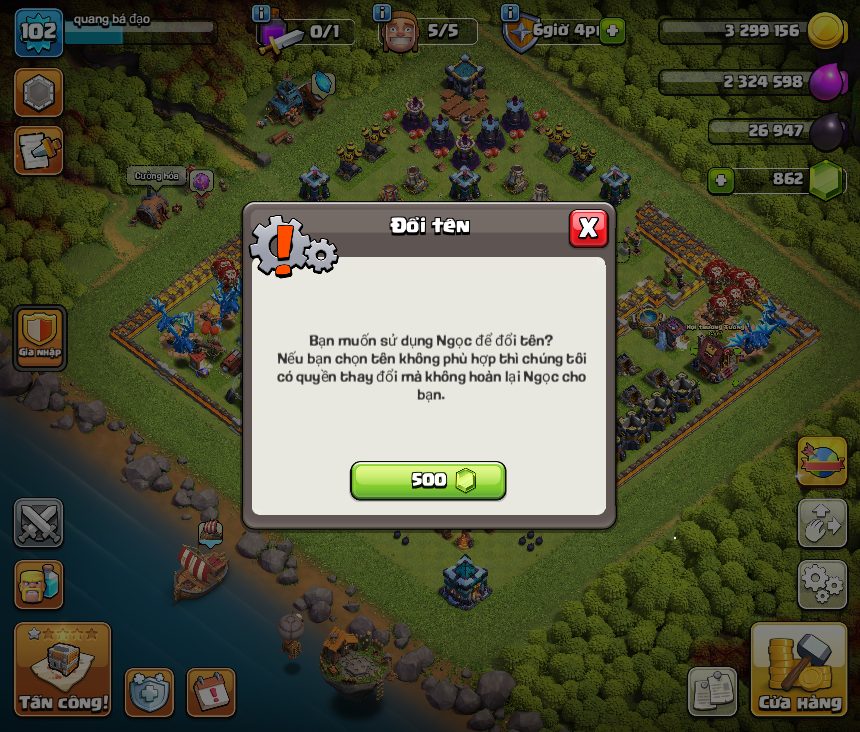Open the barbarian army overview
This screenshot has width=860, height=732.
pyautogui.click(x=38, y=584)
